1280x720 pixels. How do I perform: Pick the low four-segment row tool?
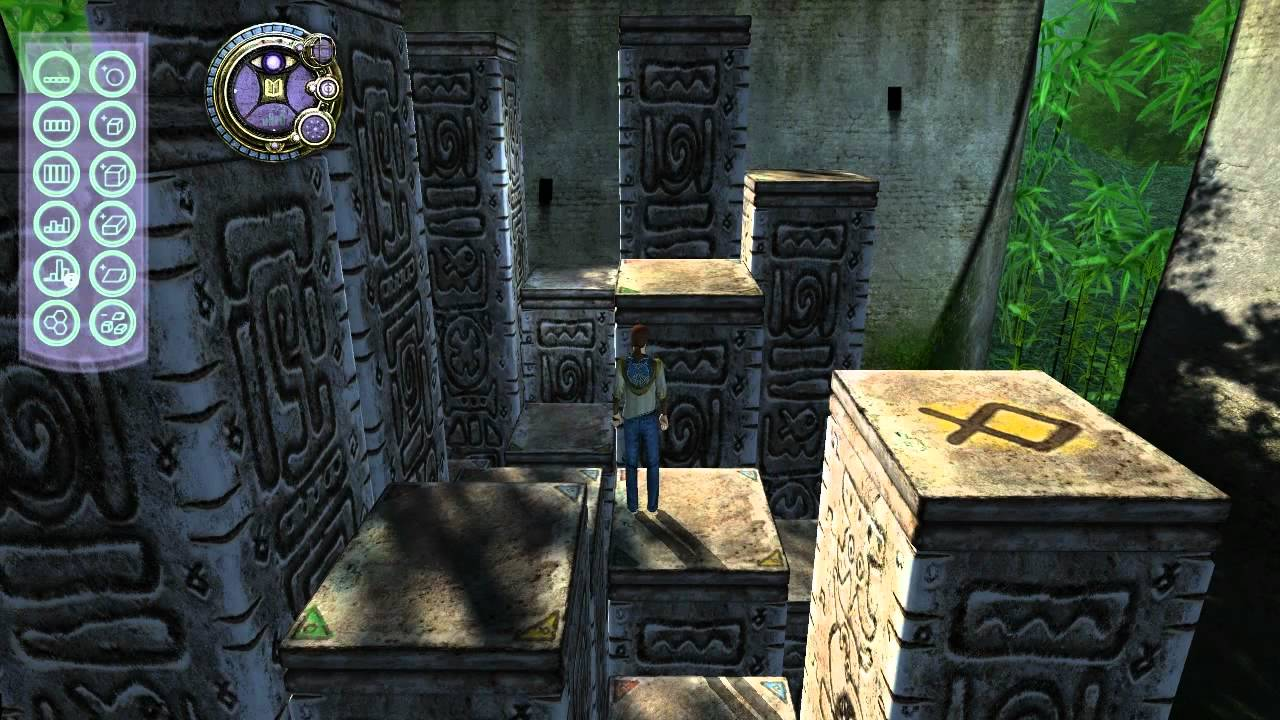click(56, 124)
